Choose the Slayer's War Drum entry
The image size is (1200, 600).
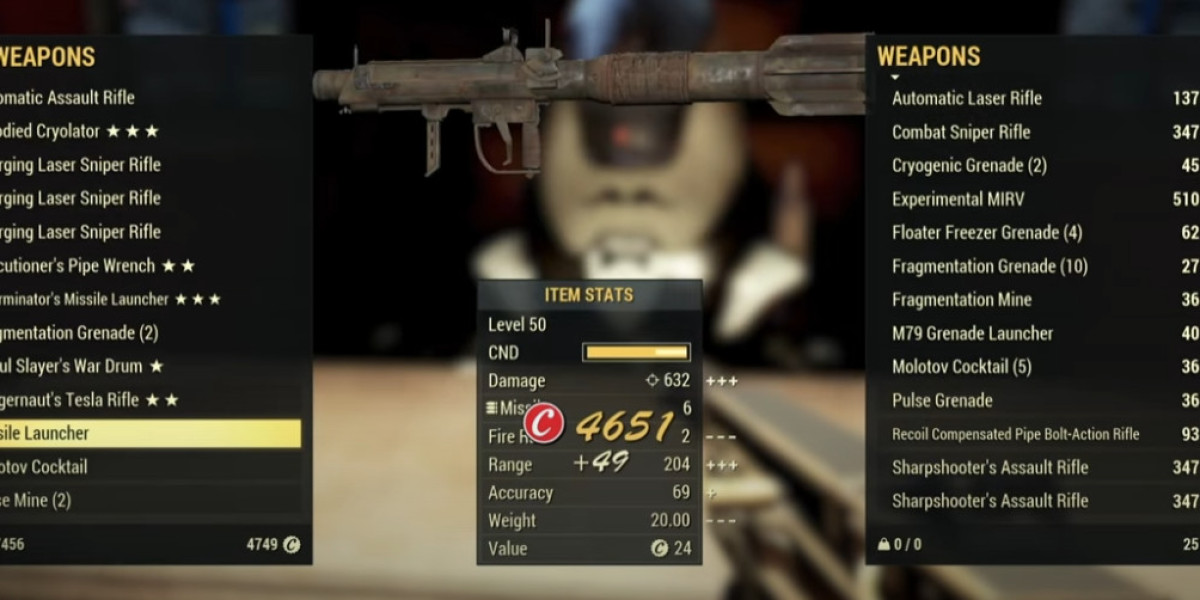pyautogui.click(x=82, y=366)
